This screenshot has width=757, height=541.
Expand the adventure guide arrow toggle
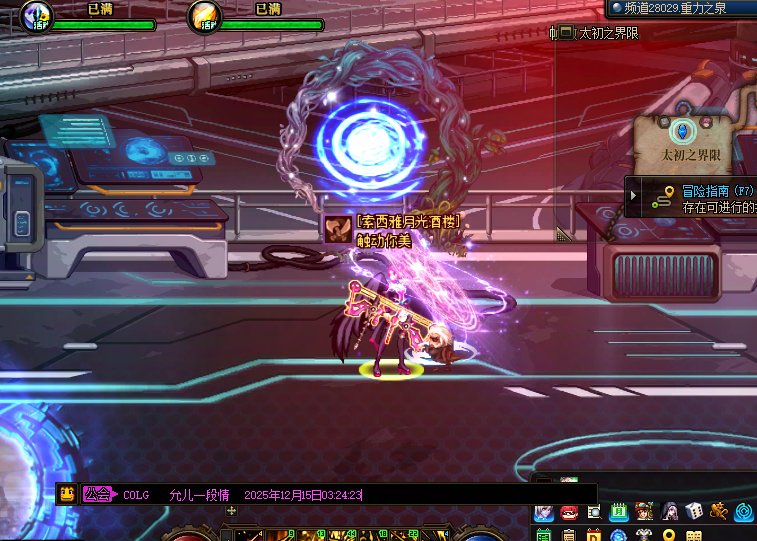pos(634,195)
